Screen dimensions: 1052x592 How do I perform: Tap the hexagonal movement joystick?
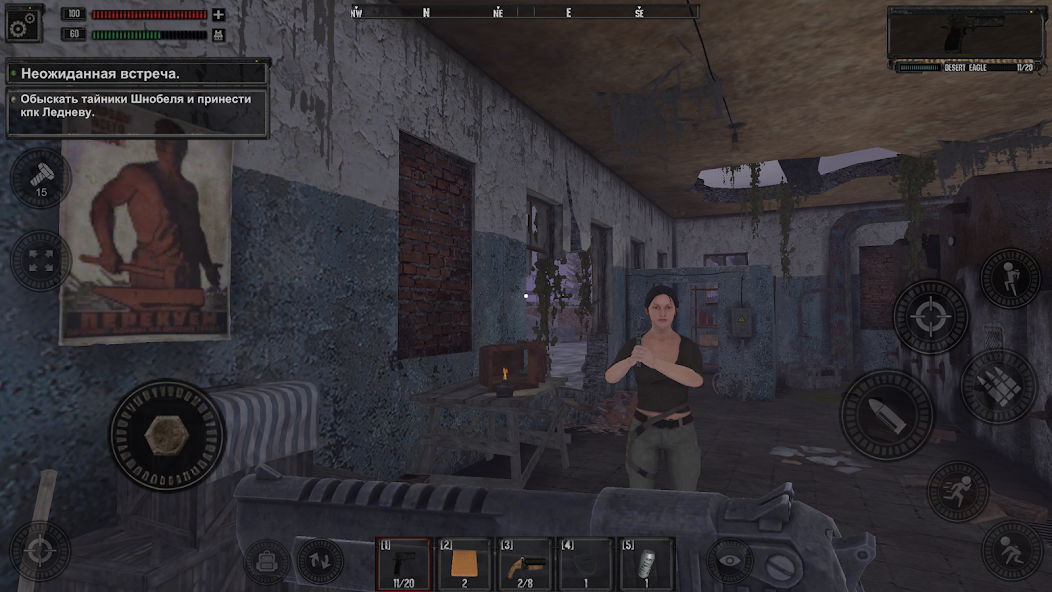coord(167,434)
